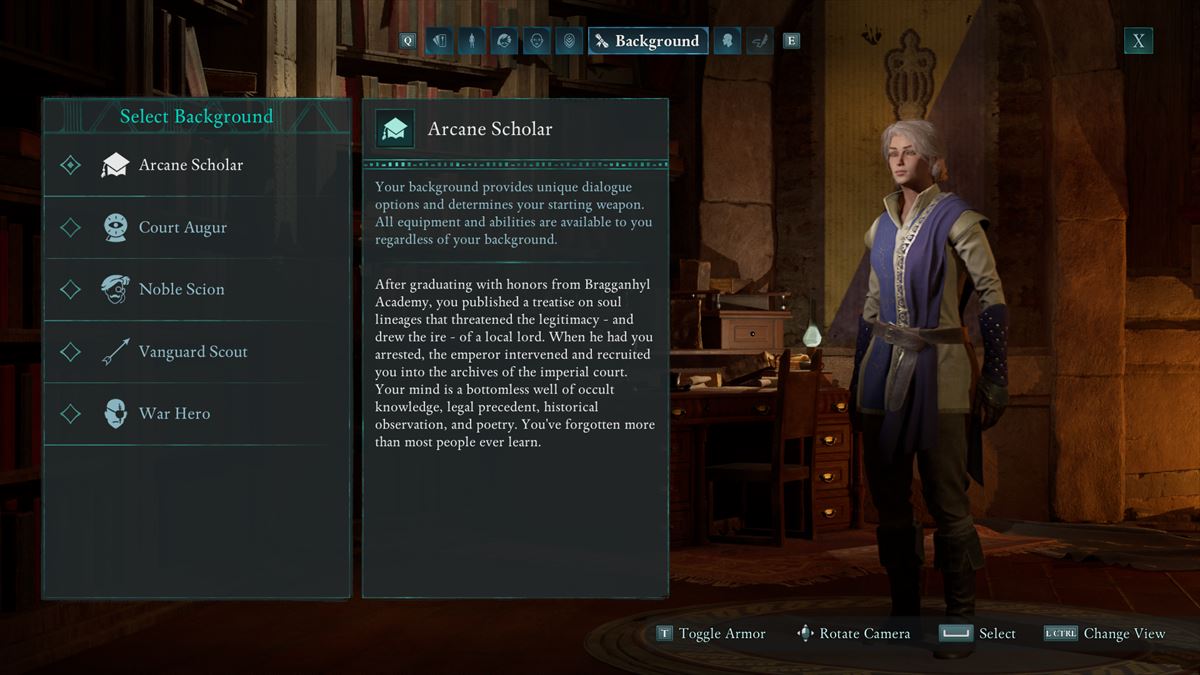
Task: Pick the Noble Scion background
Action: click(181, 289)
